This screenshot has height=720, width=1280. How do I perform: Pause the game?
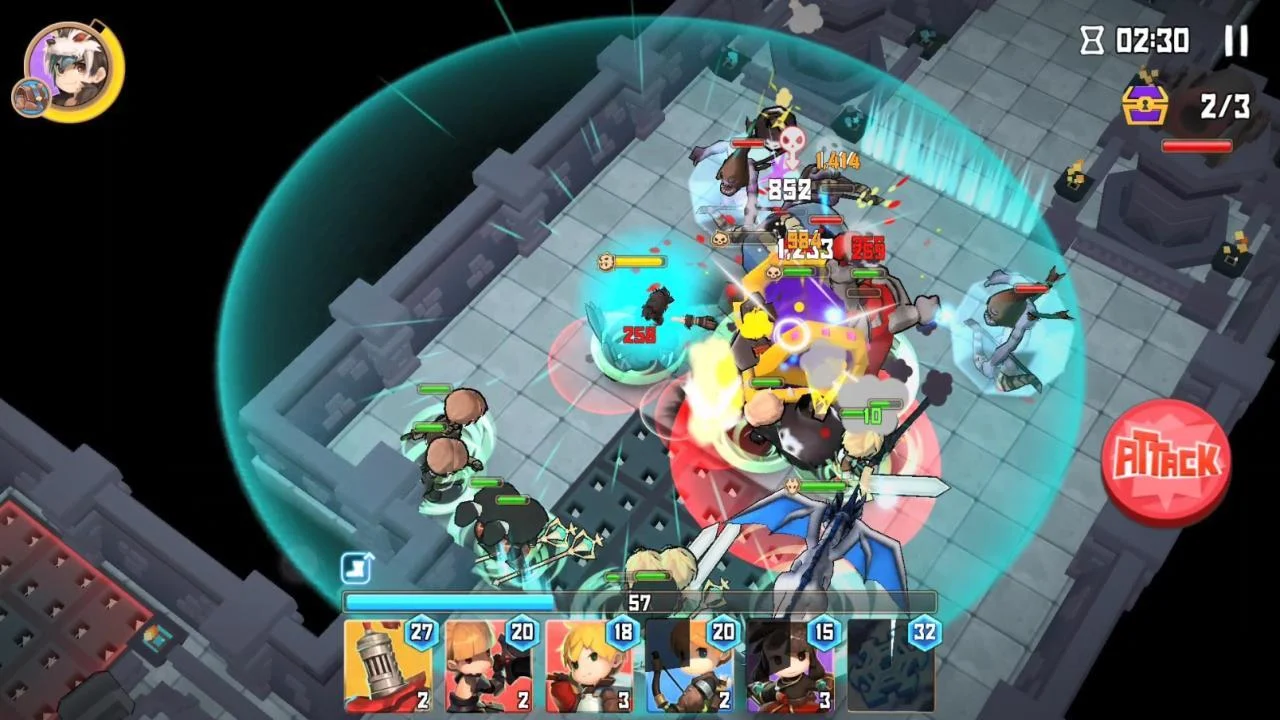click(x=1236, y=41)
